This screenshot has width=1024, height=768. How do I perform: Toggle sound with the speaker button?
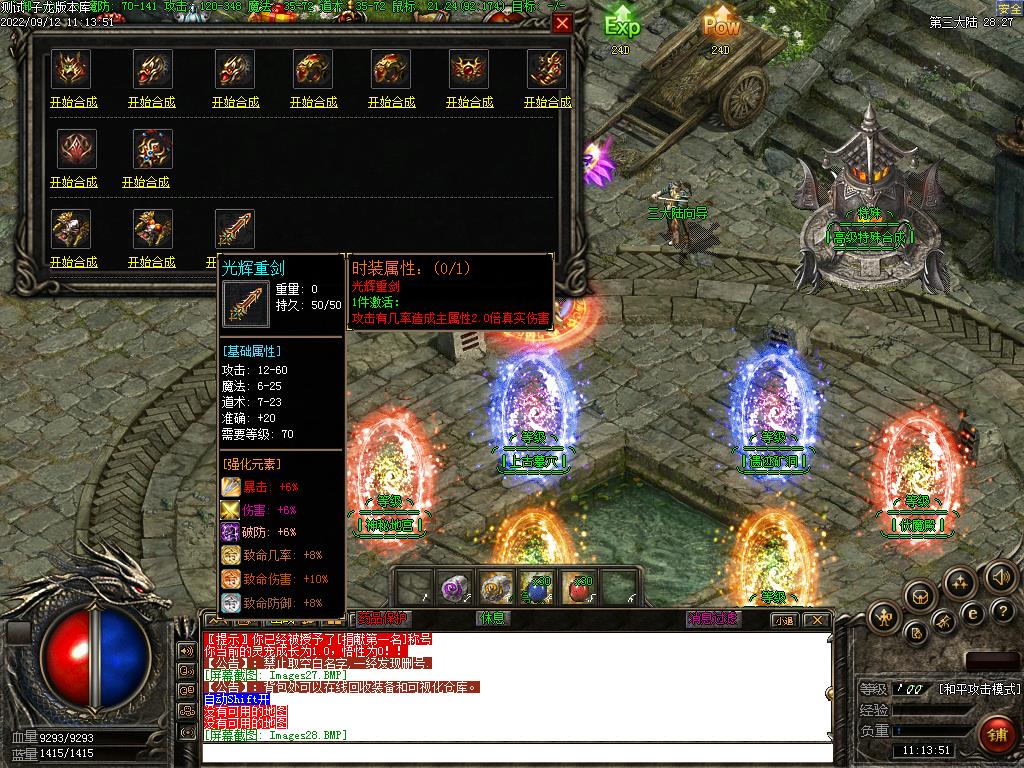(x=1000, y=577)
